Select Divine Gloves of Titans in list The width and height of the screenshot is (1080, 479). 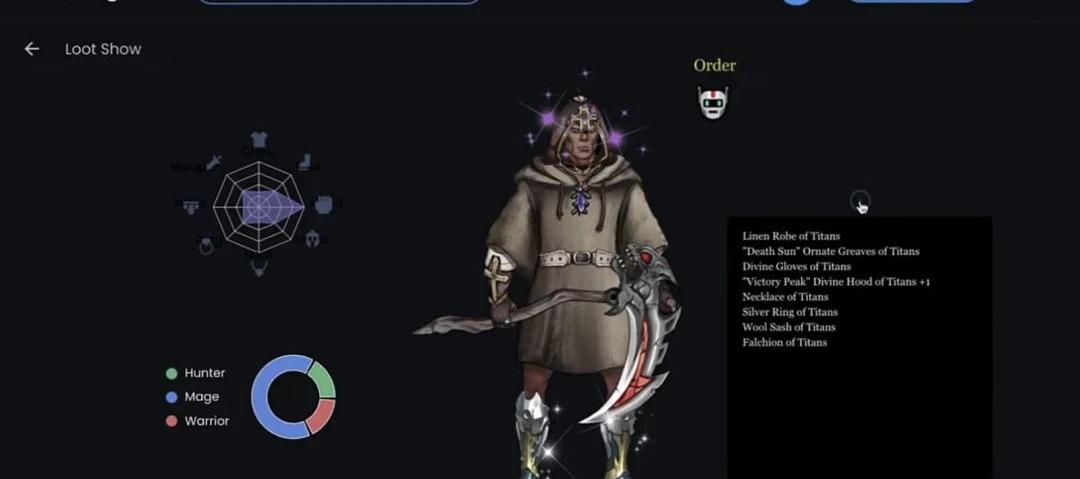click(796, 266)
